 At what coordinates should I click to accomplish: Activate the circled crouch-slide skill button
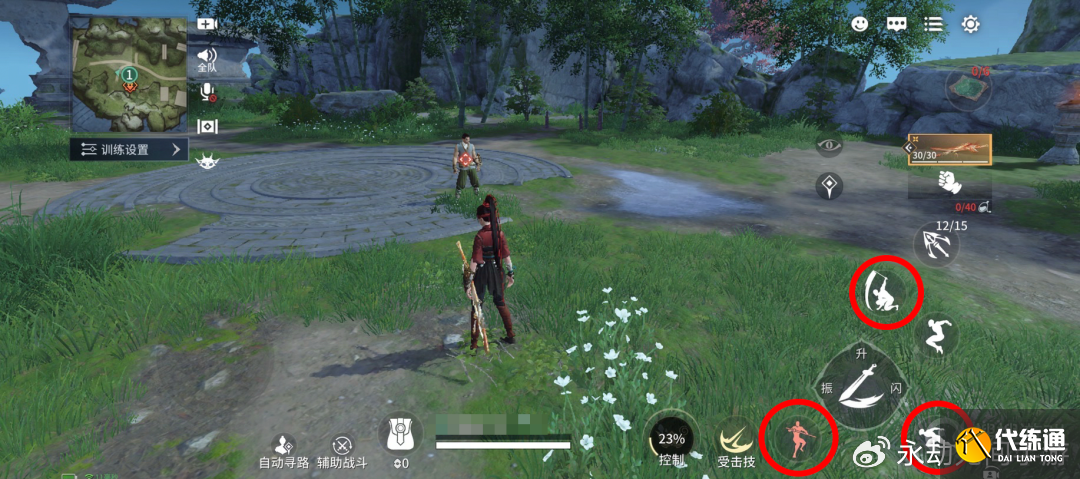[885, 291]
